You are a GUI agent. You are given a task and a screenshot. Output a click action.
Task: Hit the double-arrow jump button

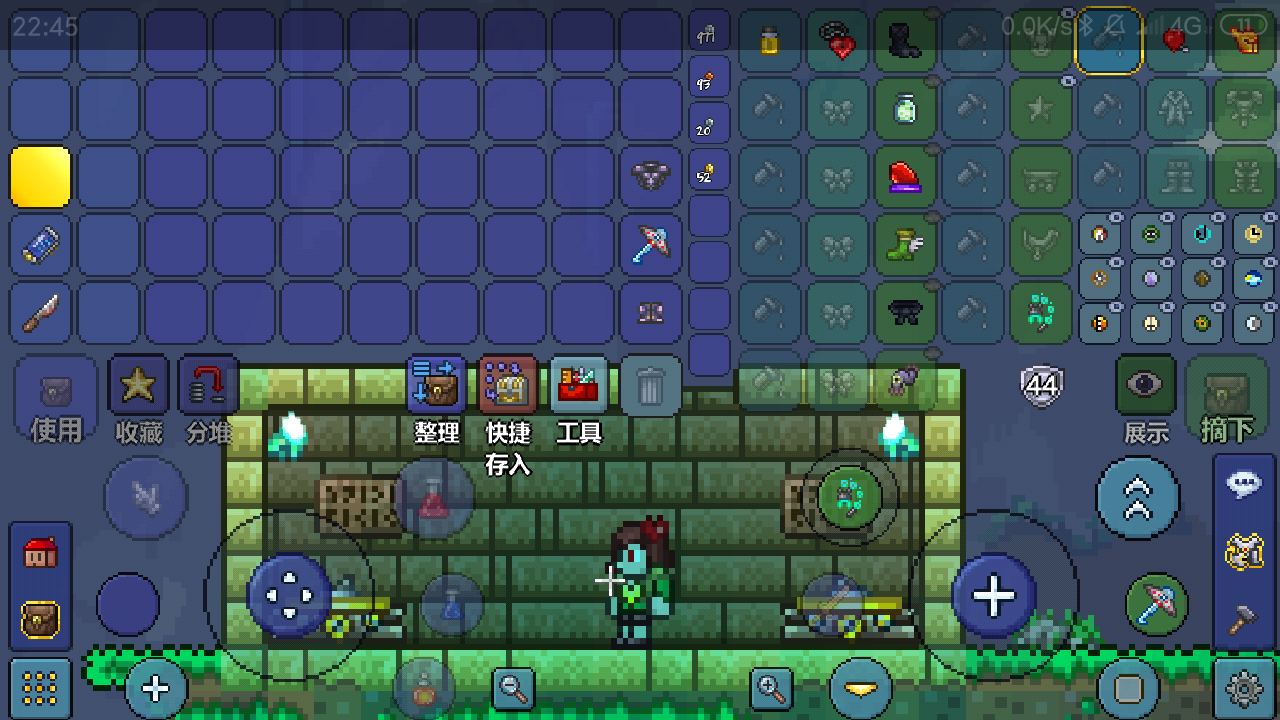click(1138, 498)
